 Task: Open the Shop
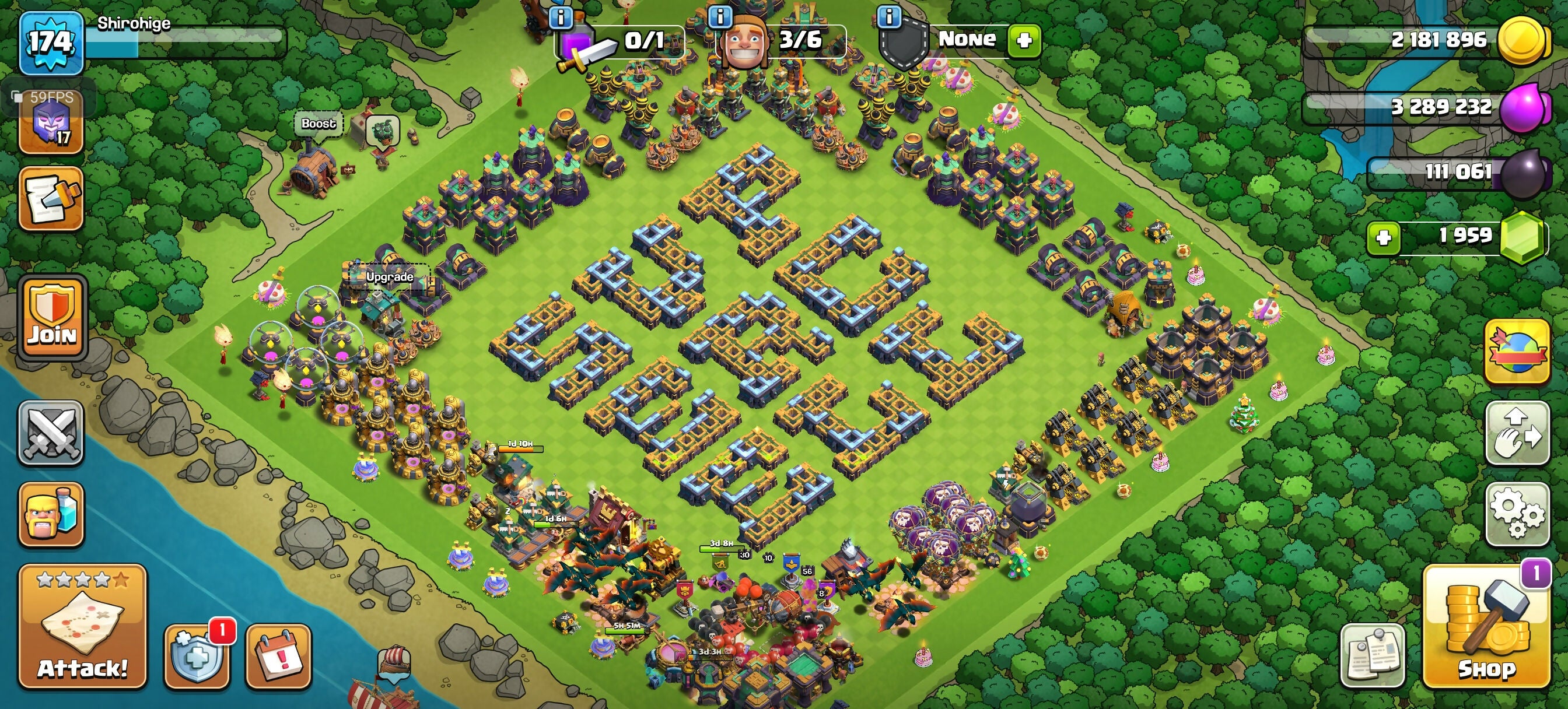tap(1486, 627)
